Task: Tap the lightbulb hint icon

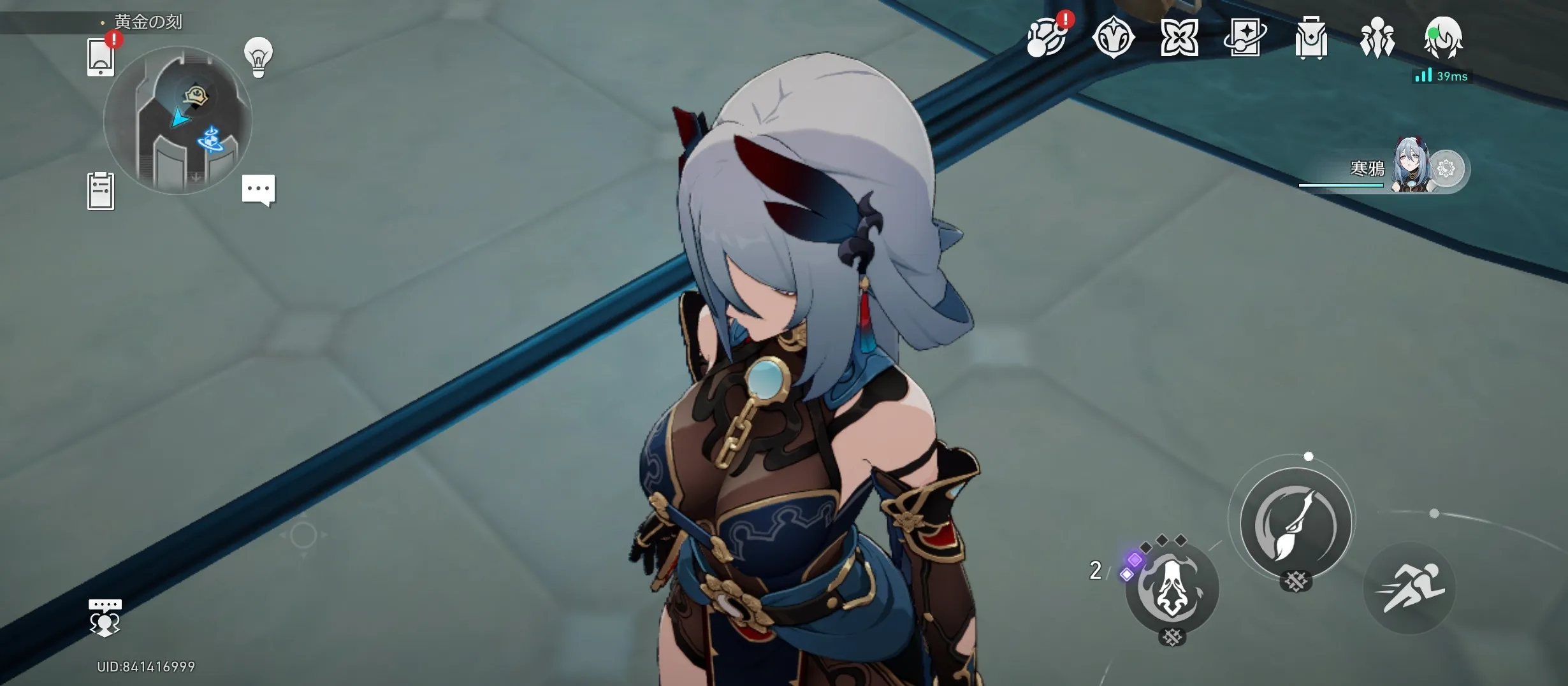Action: (258, 57)
